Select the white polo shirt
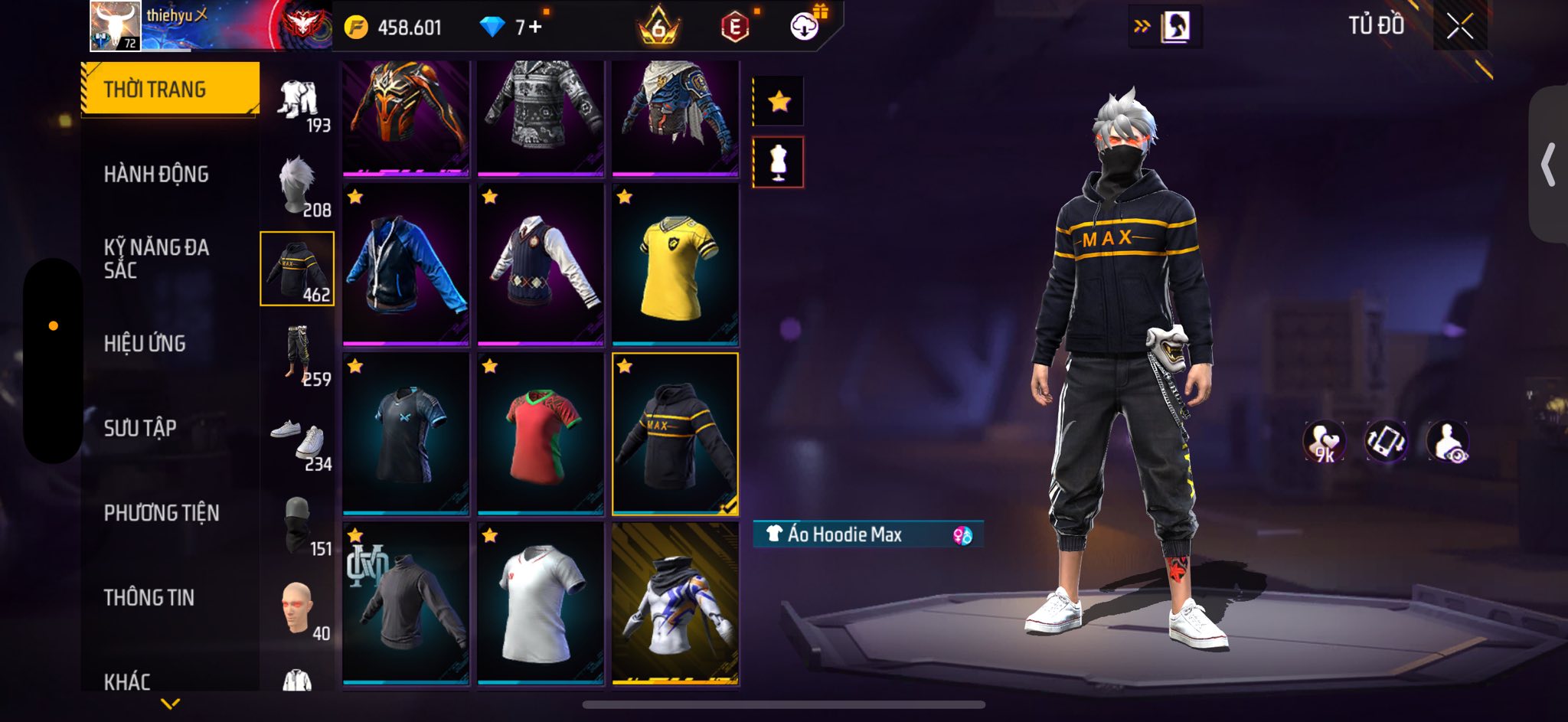 541,603
